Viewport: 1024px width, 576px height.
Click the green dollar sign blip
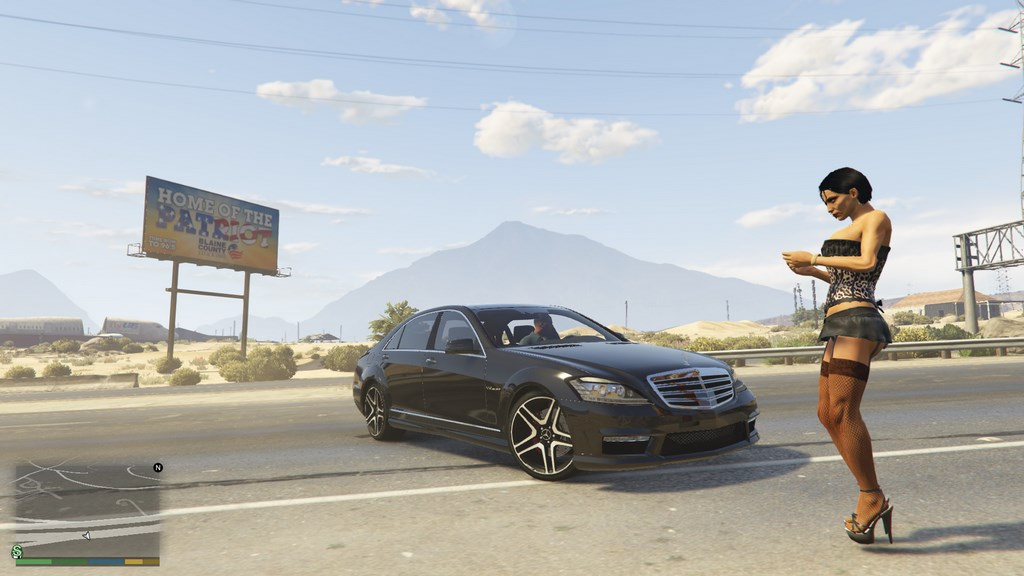(17, 551)
